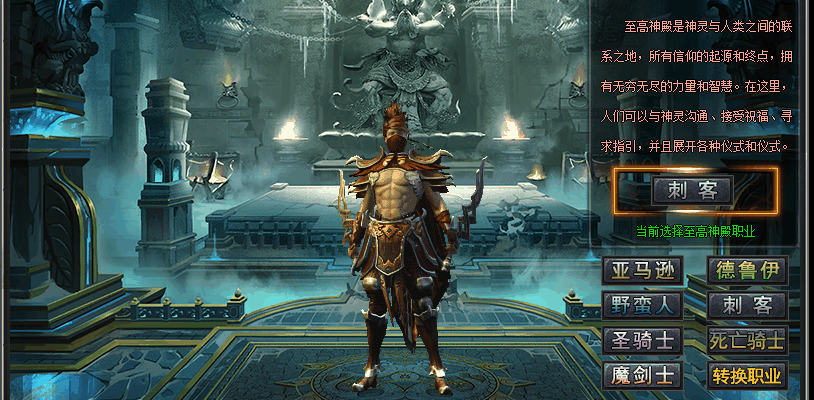
Task: Pick the 魔剑士 class button
Action: [643, 375]
